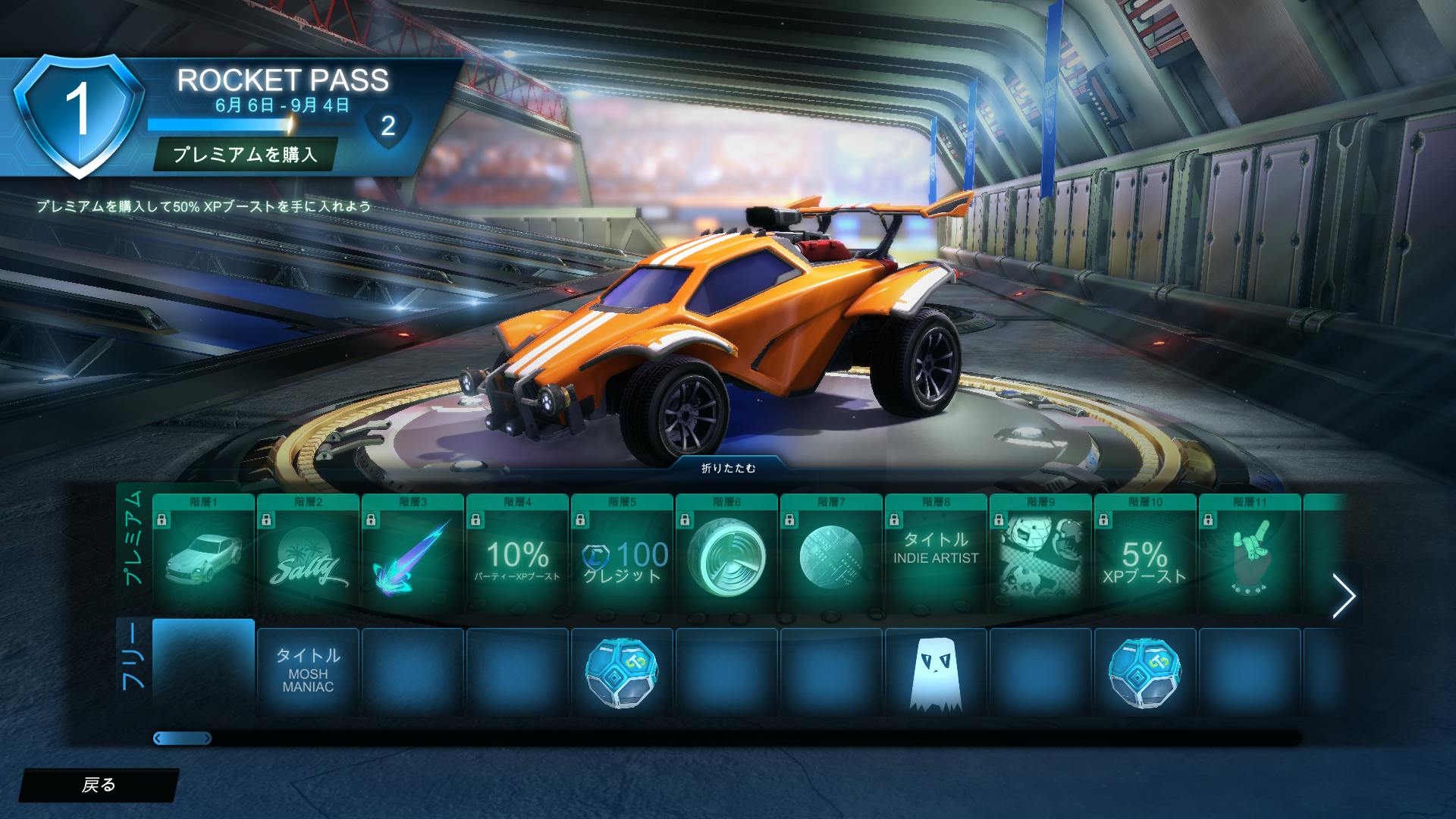Select the white ghost free reward
The height and width of the screenshot is (819, 1456).
pyautogui.click(x=936, y=671)
